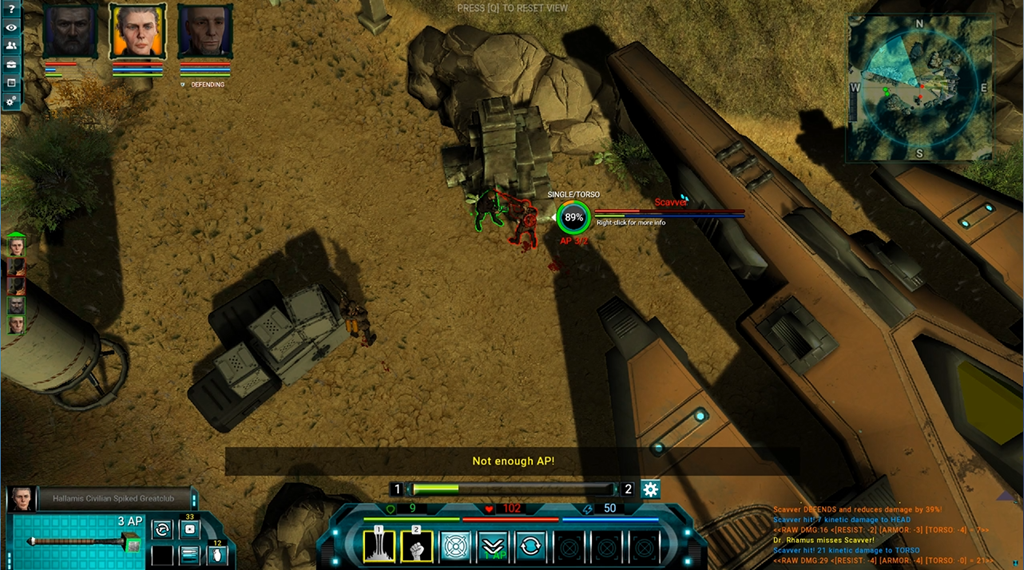1024x570 pixels.
Task: Use the hand item slot showing 12
Action: click(215, 554)
